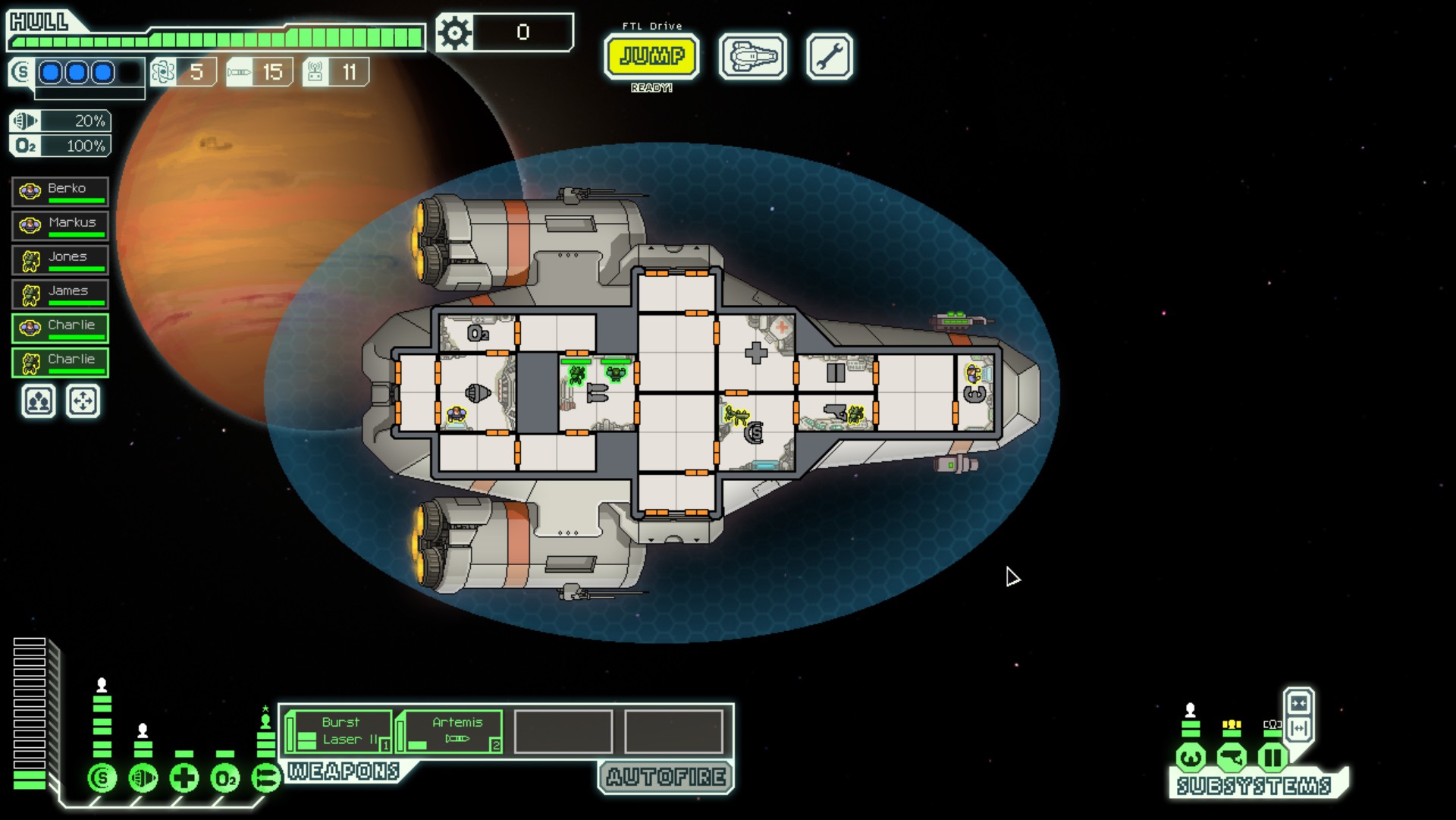Select crew member Markus
Viewport: 1456px width, 820px height.
point(61,225)
